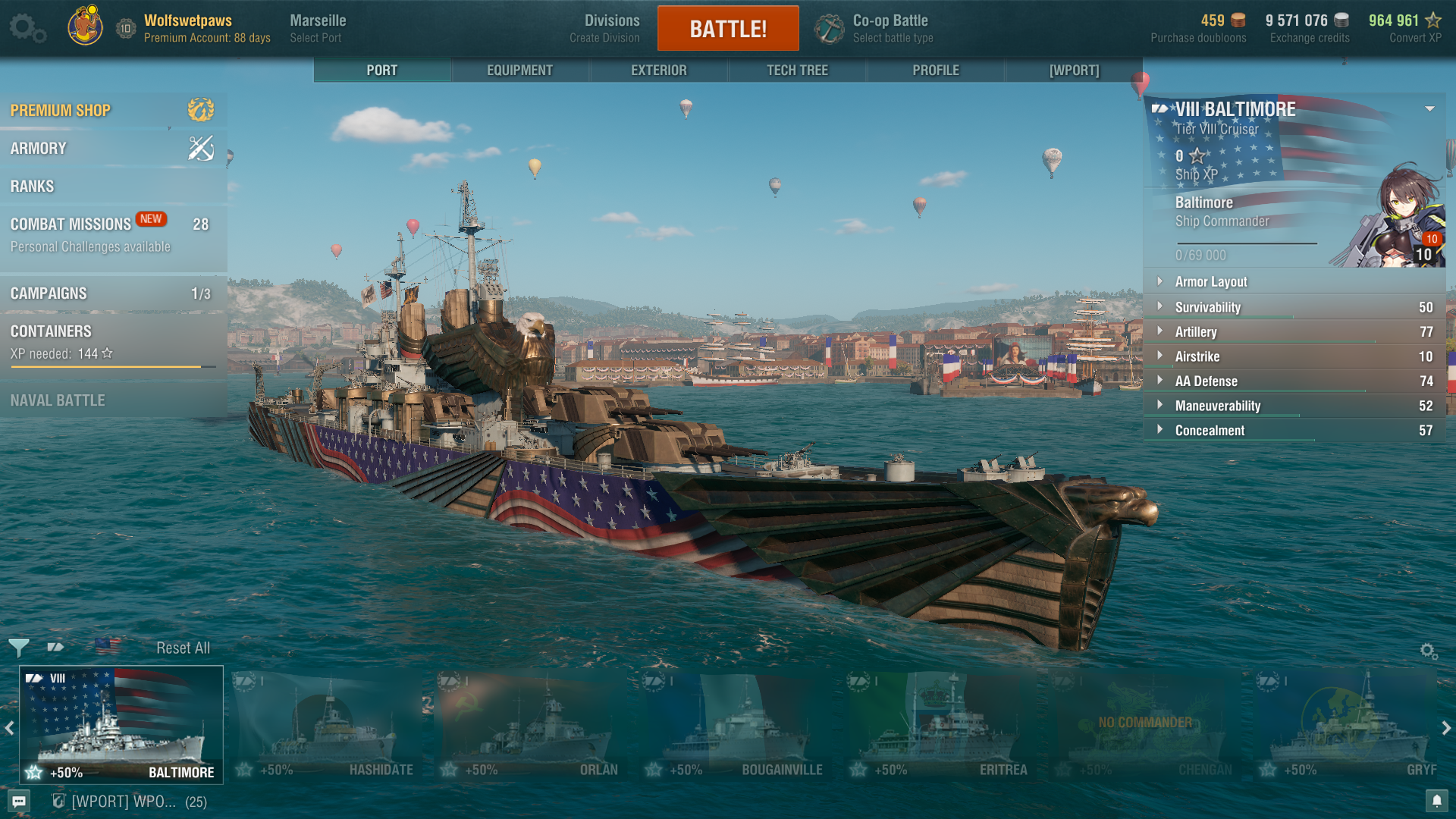1456x819 pixels.
Task: View the Profile tab
Action: [x=936, y=71]
